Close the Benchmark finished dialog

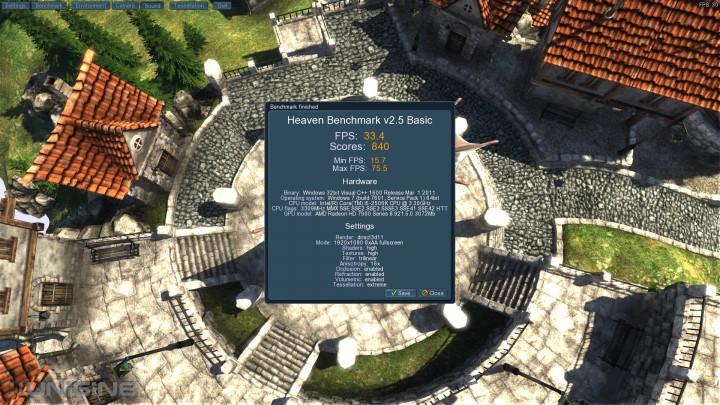[433, 293]
